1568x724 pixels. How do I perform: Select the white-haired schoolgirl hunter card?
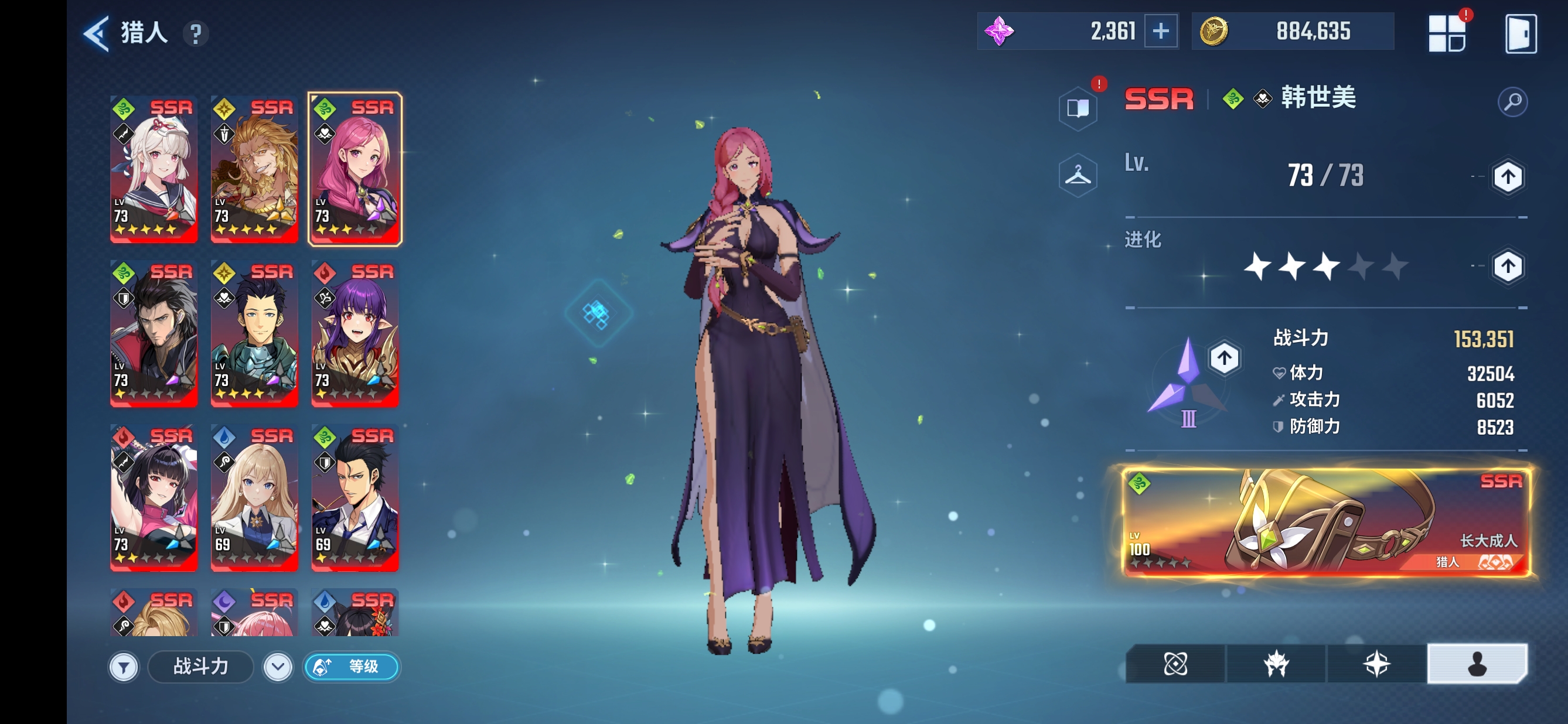point(154,169)
